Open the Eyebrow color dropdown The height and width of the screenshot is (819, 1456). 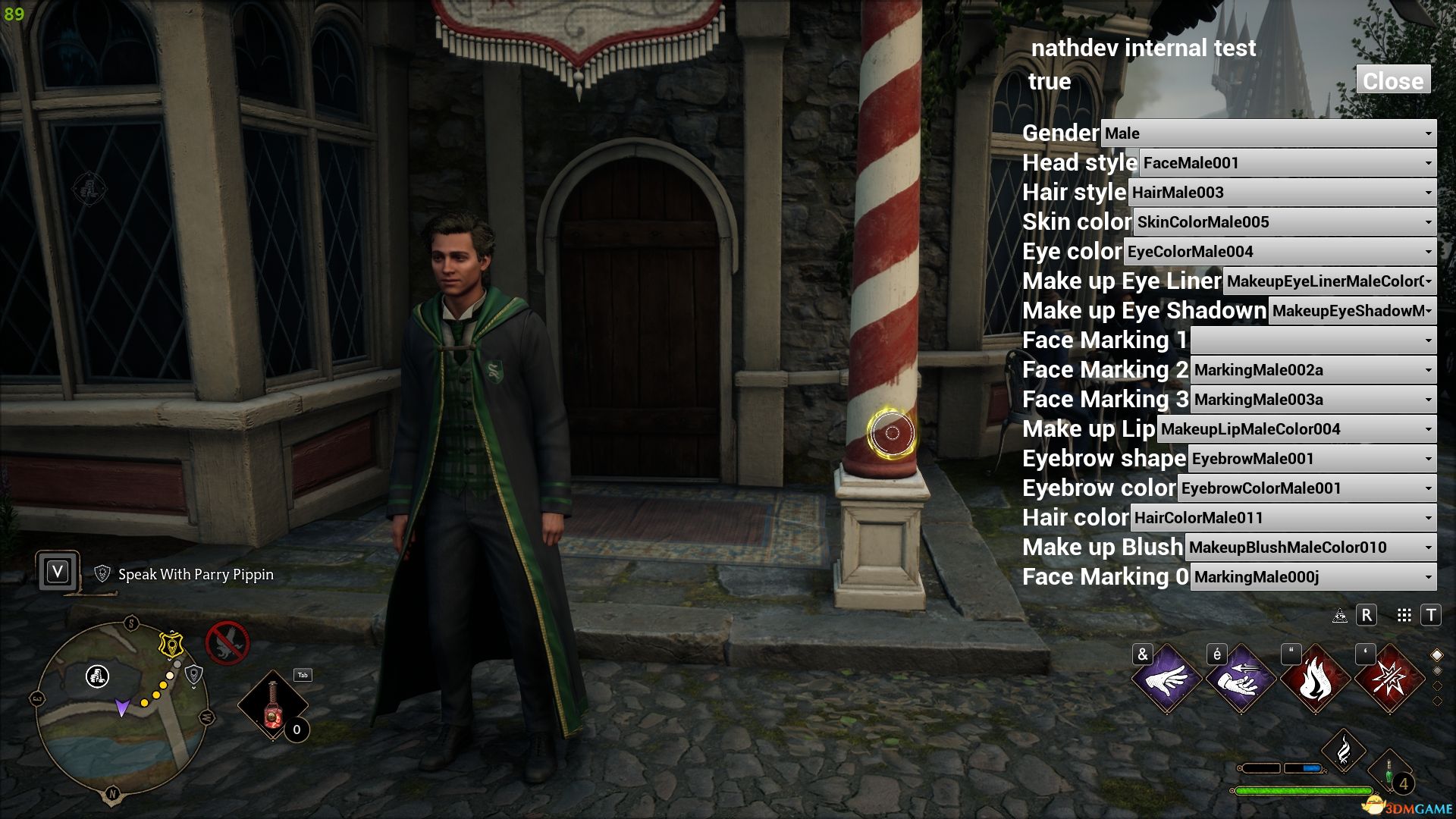[1306, 488]
